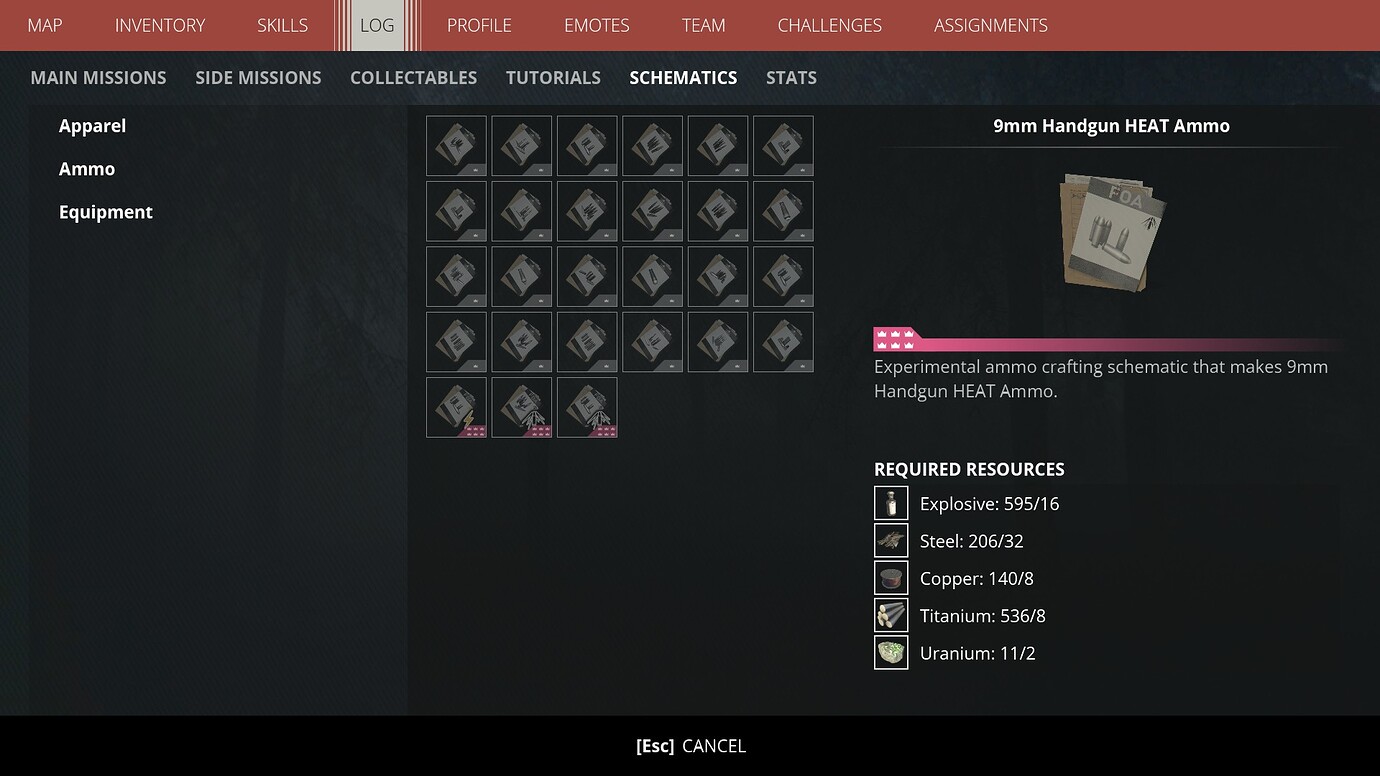Select the lightning-bolt experimental schematic in the bottom row
1380x776 pixels.
(x=456, y=407)
